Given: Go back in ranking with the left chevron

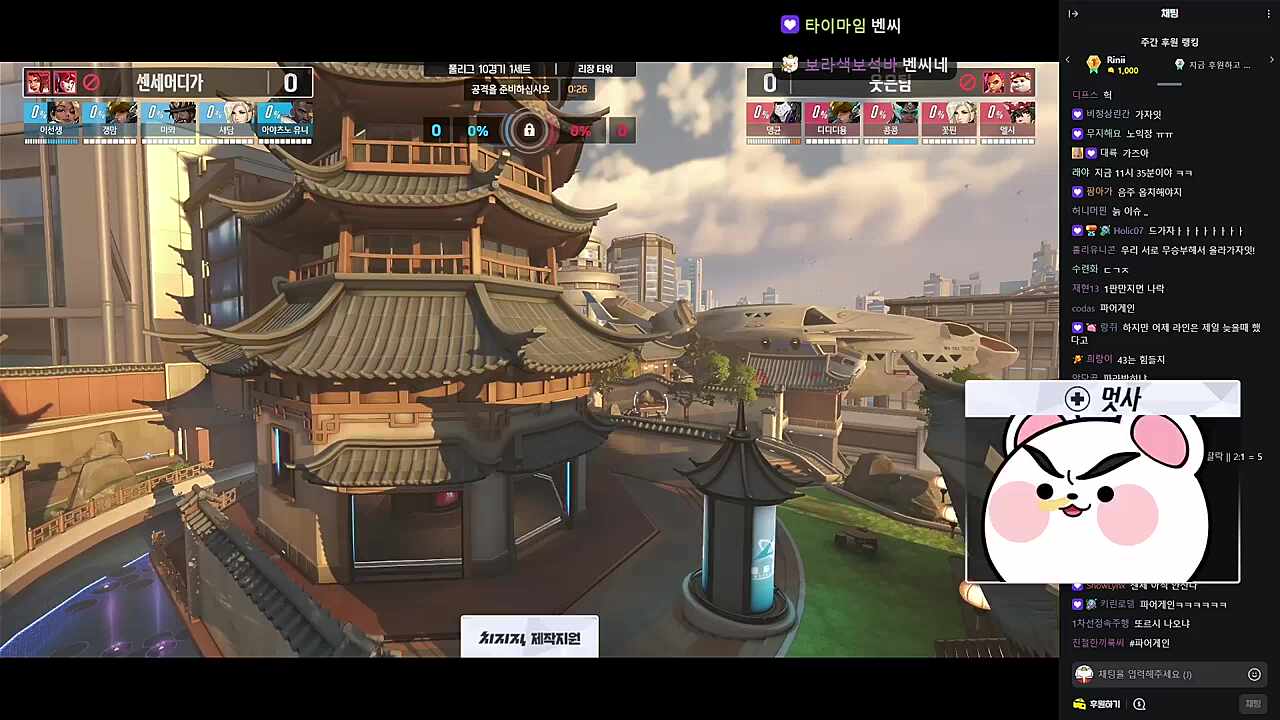Looking at the screenshot, I should click(x=1068, y=60).
